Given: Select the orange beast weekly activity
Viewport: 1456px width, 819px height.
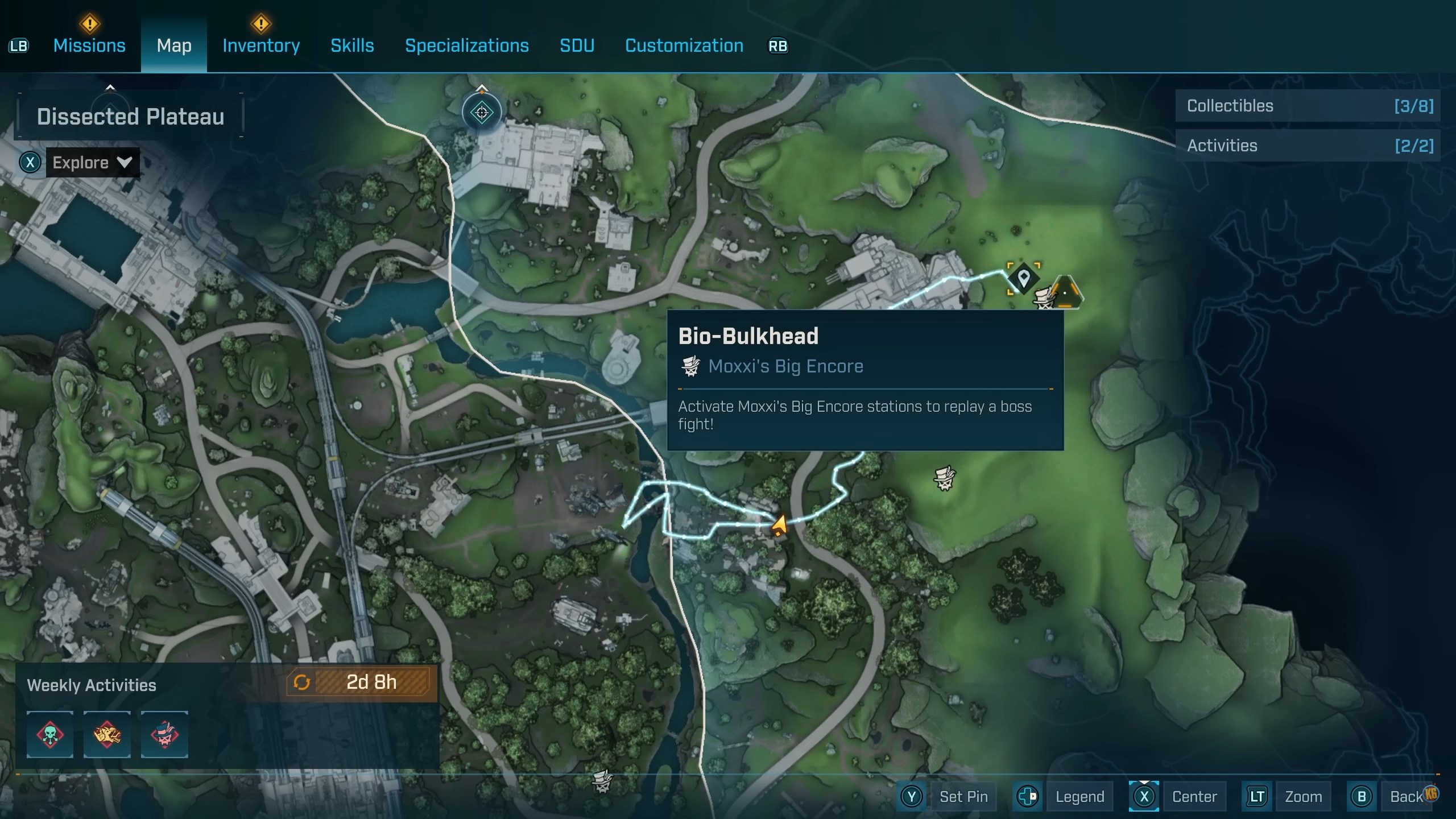Looking at the screenshot, I should [x=107, y=734].
